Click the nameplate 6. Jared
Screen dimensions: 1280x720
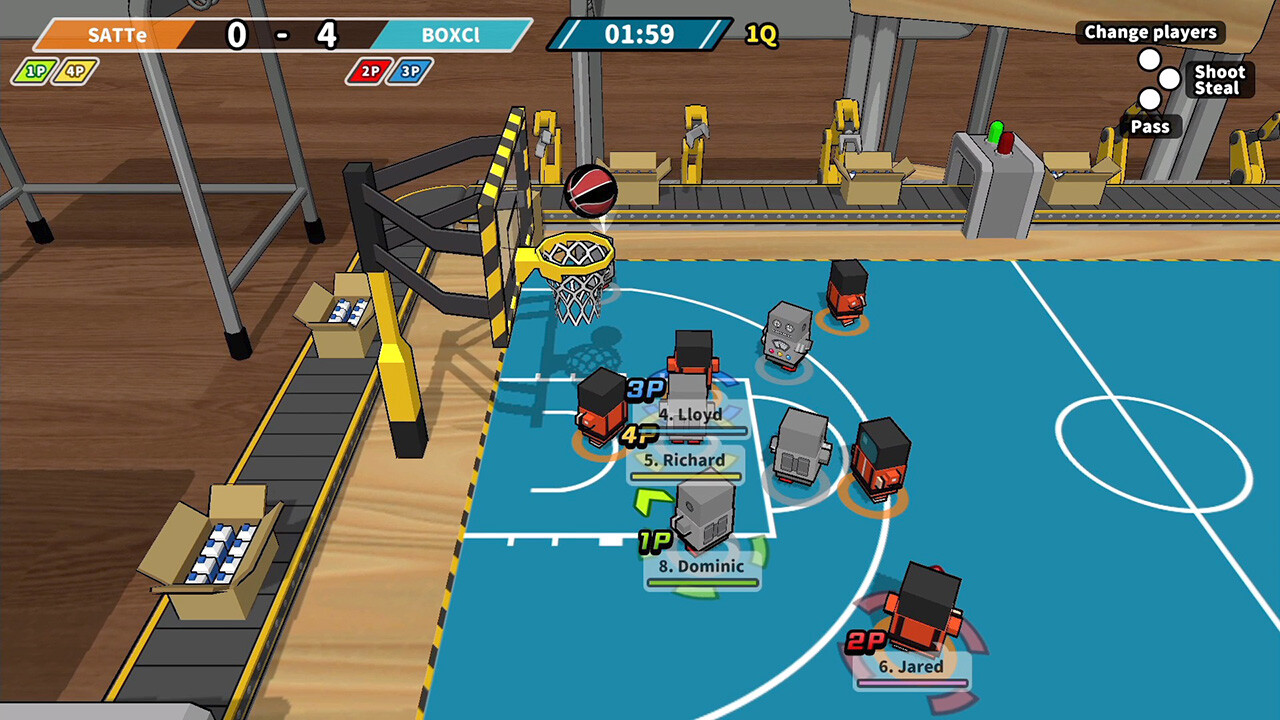[913, 666]
